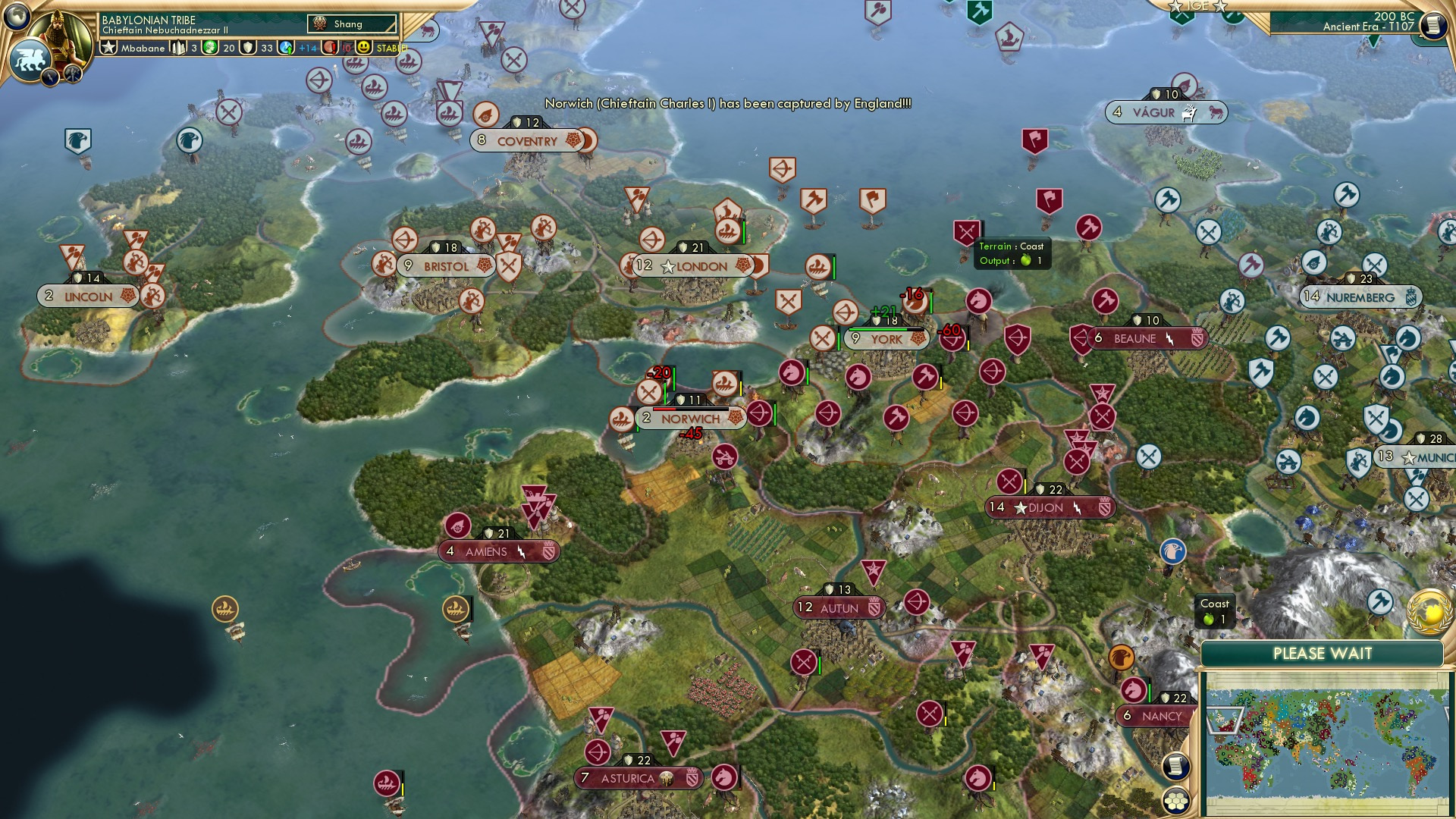
Task: Select the horseman unit icon near Nancy
Action: coord(1134,689)
